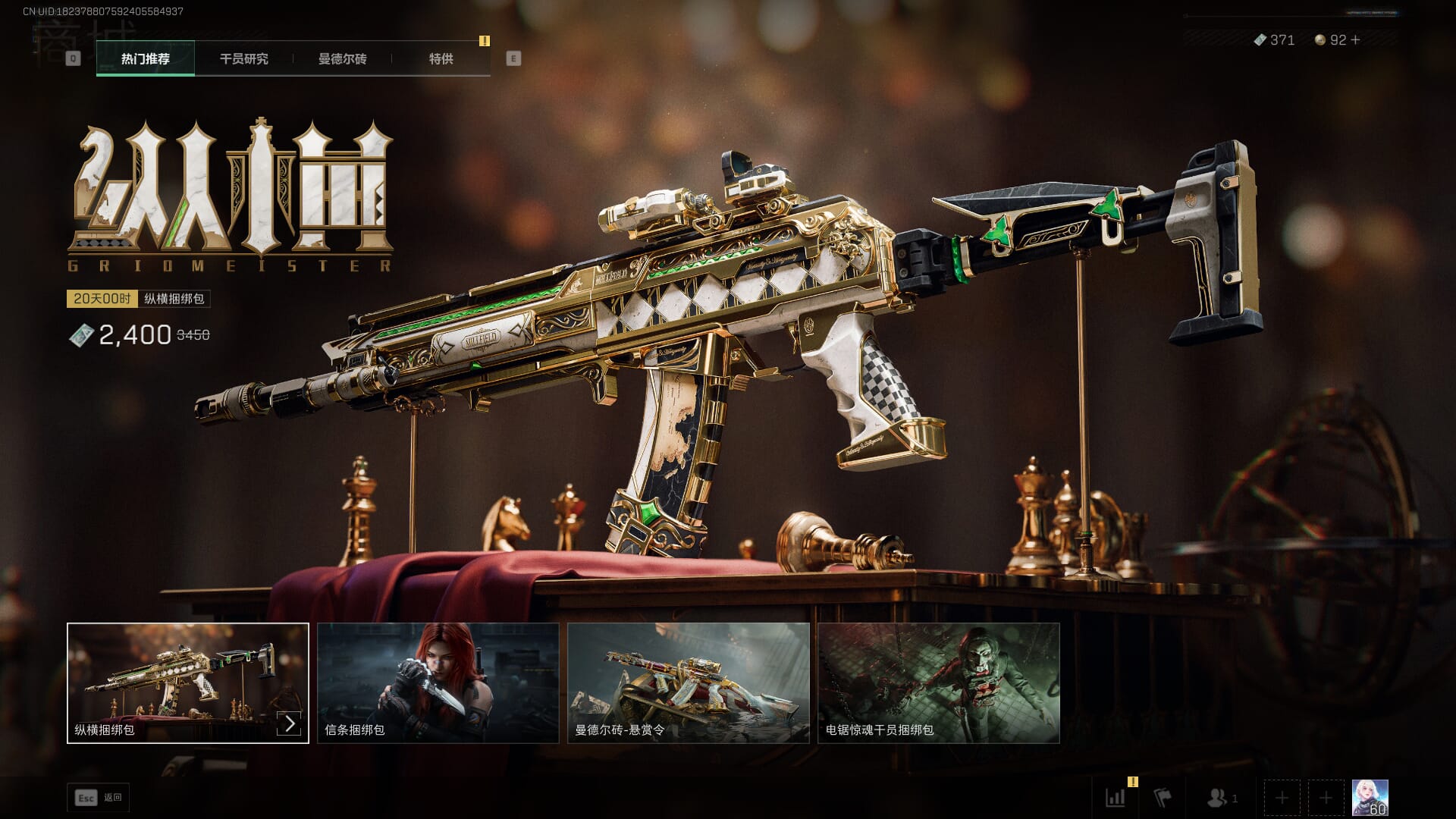Add gold currency with the plus button

tap(1356, 39)
